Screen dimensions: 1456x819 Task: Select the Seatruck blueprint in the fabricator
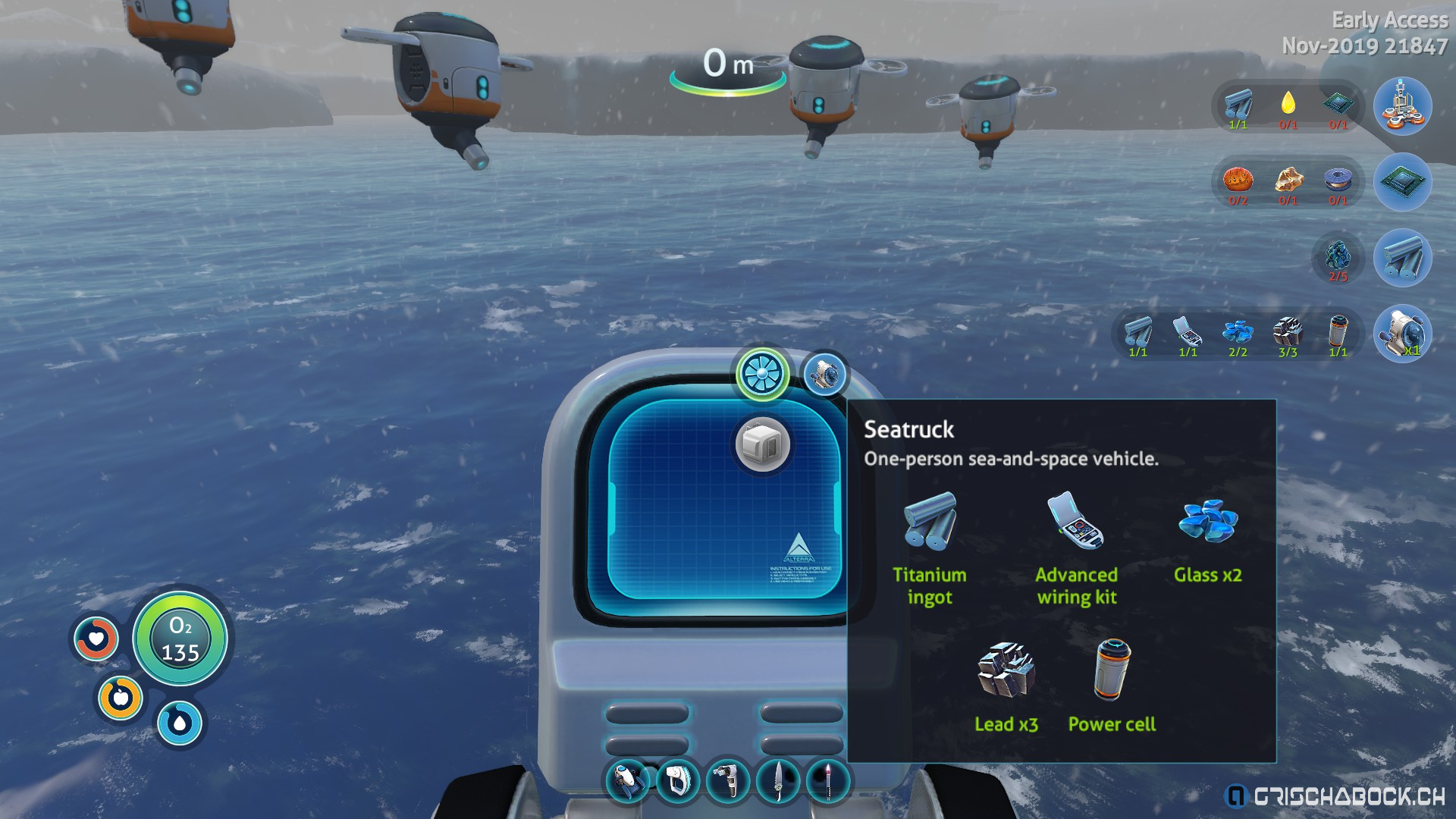(824, 375)
